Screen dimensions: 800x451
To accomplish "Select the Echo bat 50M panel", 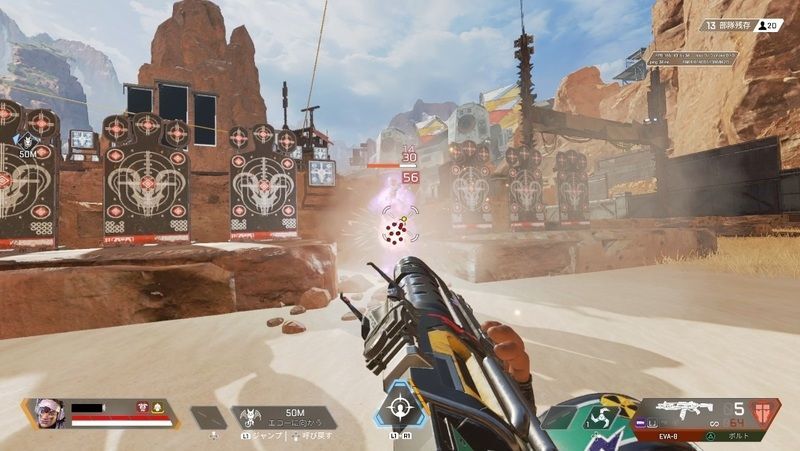I will pyautogui.click(x=285, y=416).
